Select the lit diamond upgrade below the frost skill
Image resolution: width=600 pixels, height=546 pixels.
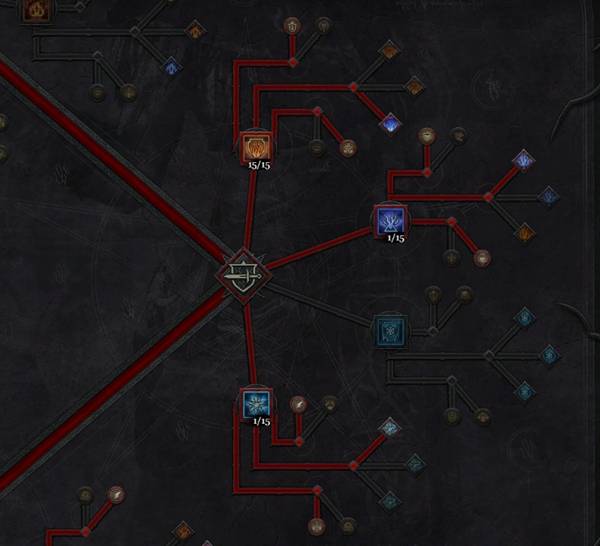point(389,427)
